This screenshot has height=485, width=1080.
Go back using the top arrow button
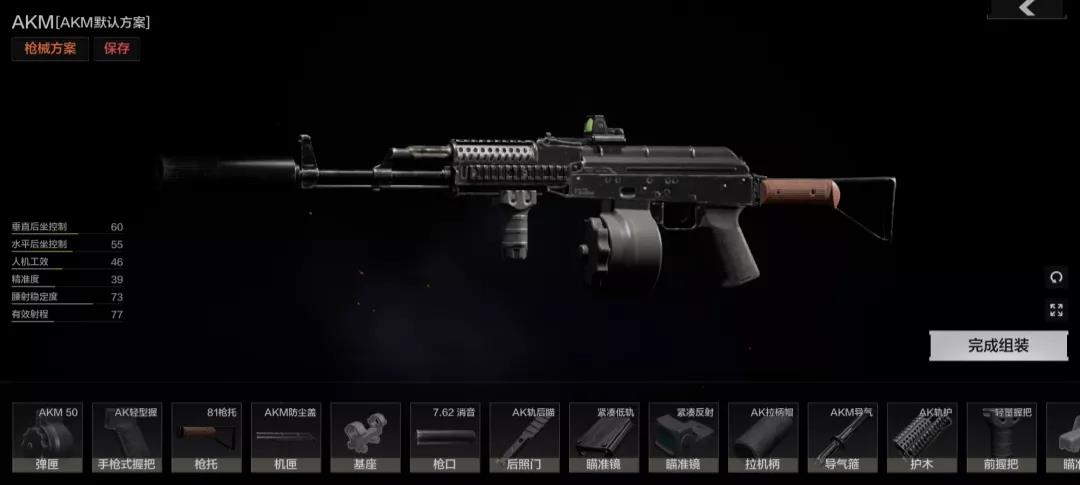coord(1027,9)
